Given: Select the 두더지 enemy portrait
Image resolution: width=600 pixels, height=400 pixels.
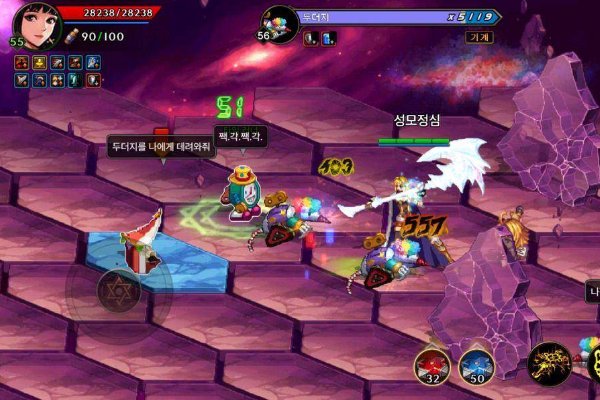Looking at the screenshot, I should [x=280, y=22].
